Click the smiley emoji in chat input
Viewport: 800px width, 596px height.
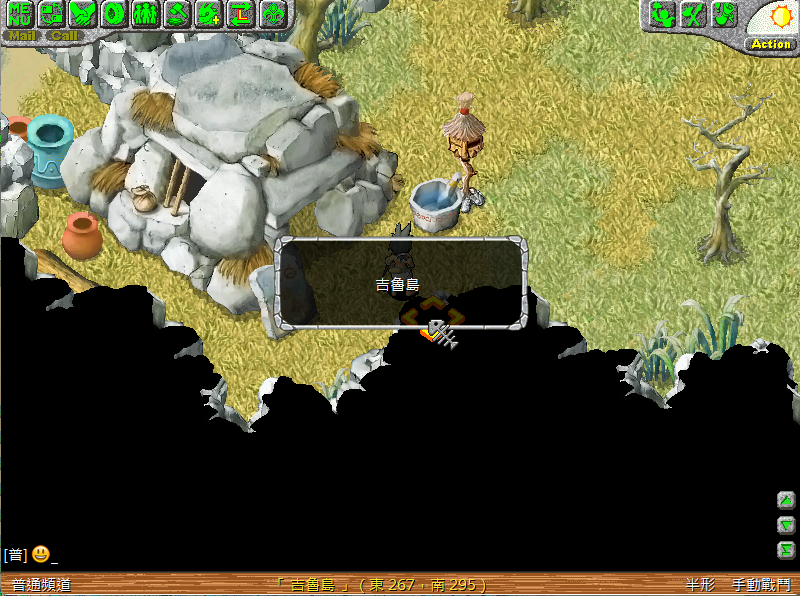[41, 554]
